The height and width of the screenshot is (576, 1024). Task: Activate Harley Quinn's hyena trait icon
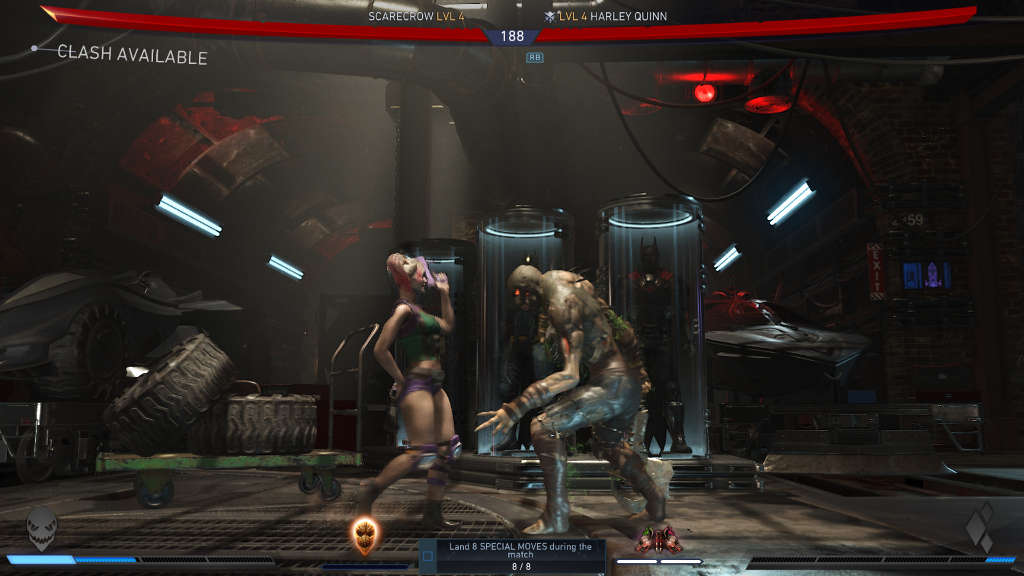pos(659,540)
